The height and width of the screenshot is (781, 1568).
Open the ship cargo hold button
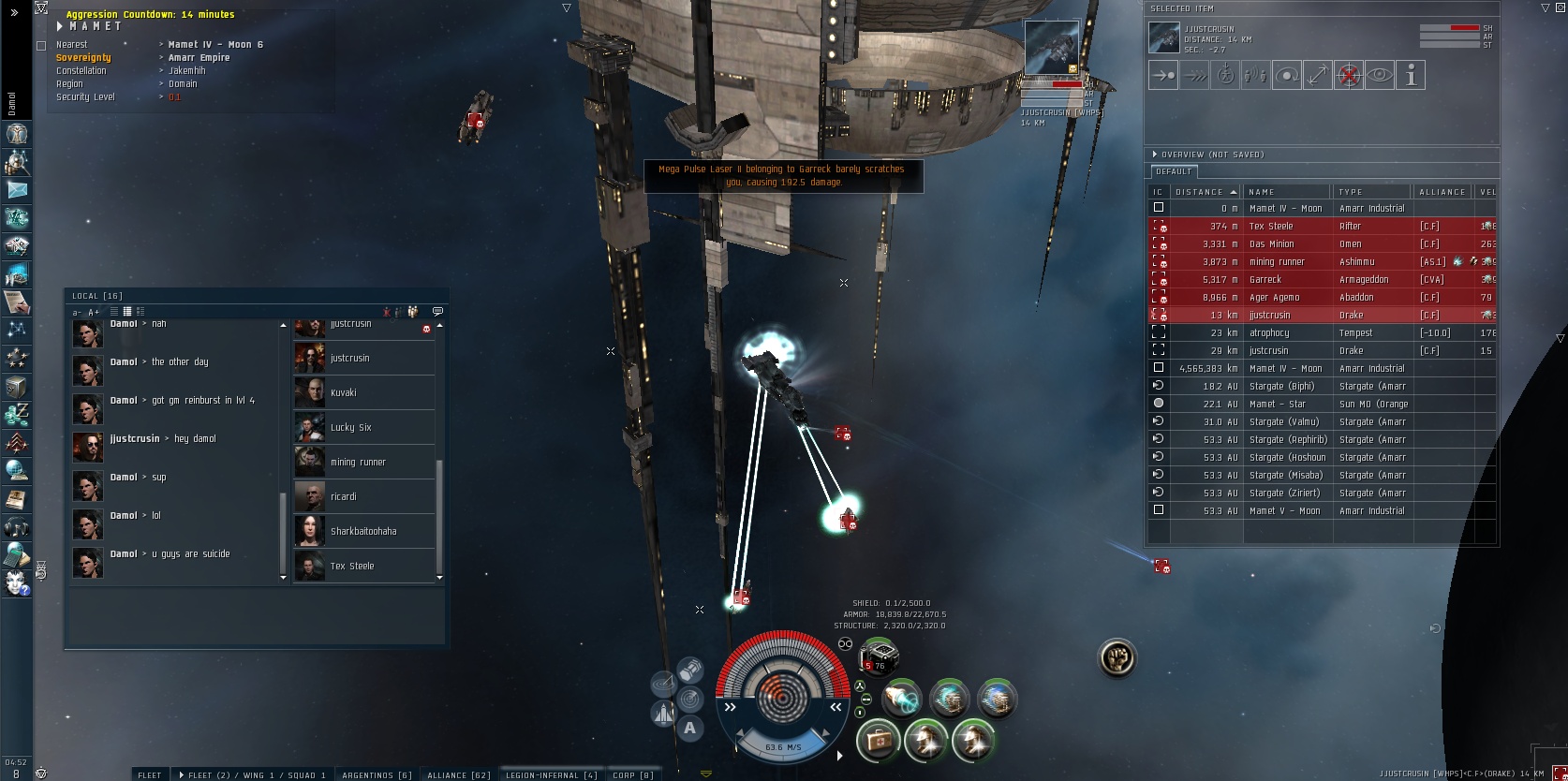690,670
